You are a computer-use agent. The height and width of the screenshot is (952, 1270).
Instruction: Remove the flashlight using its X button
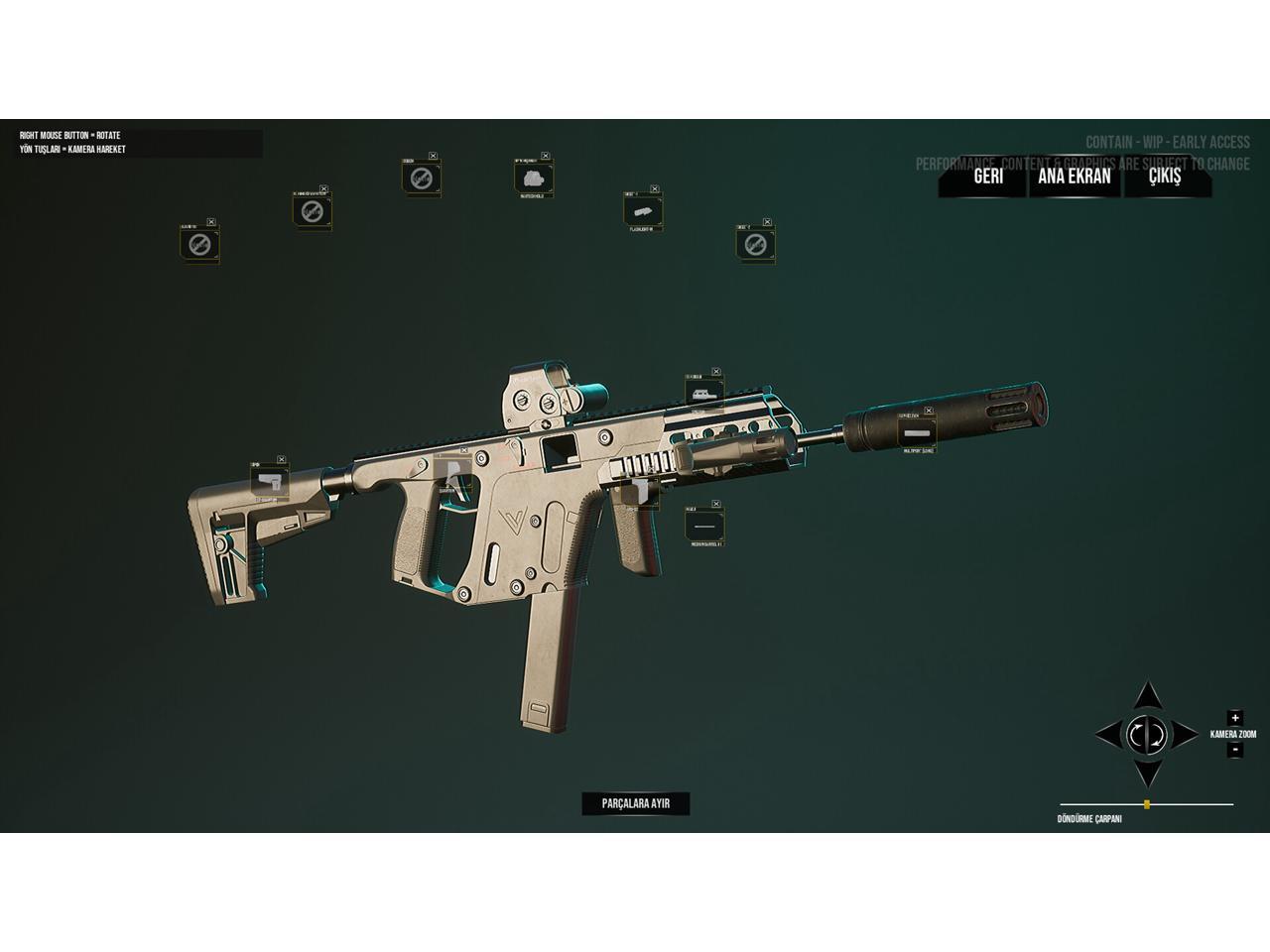[656, 187]
